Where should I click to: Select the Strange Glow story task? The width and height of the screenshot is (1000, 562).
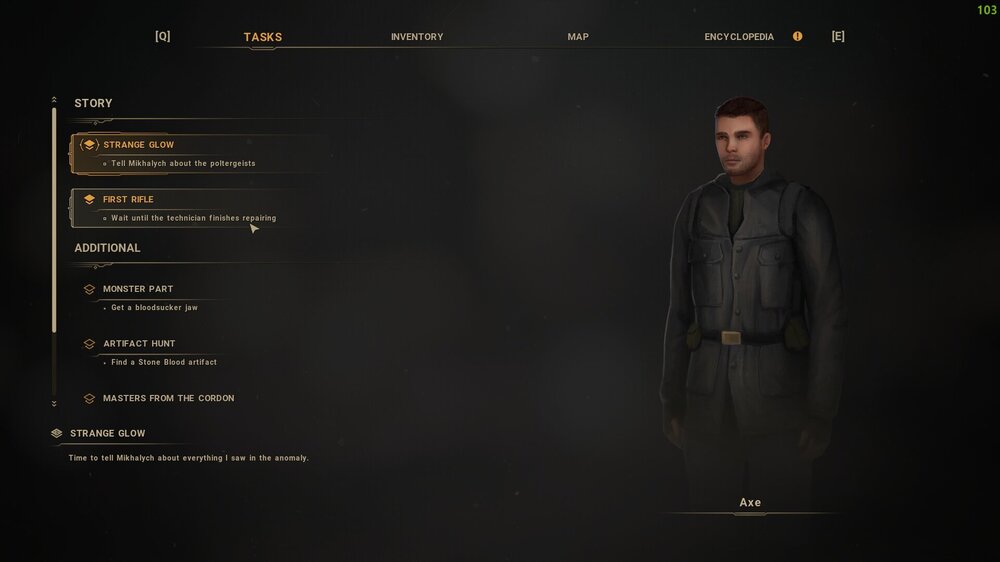139,145
